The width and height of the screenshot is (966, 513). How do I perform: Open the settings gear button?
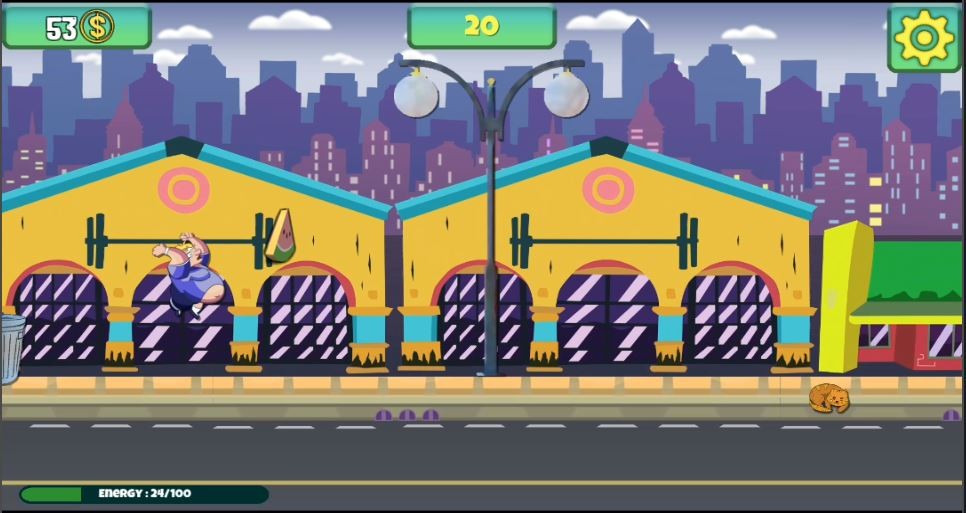coord(924,38)
